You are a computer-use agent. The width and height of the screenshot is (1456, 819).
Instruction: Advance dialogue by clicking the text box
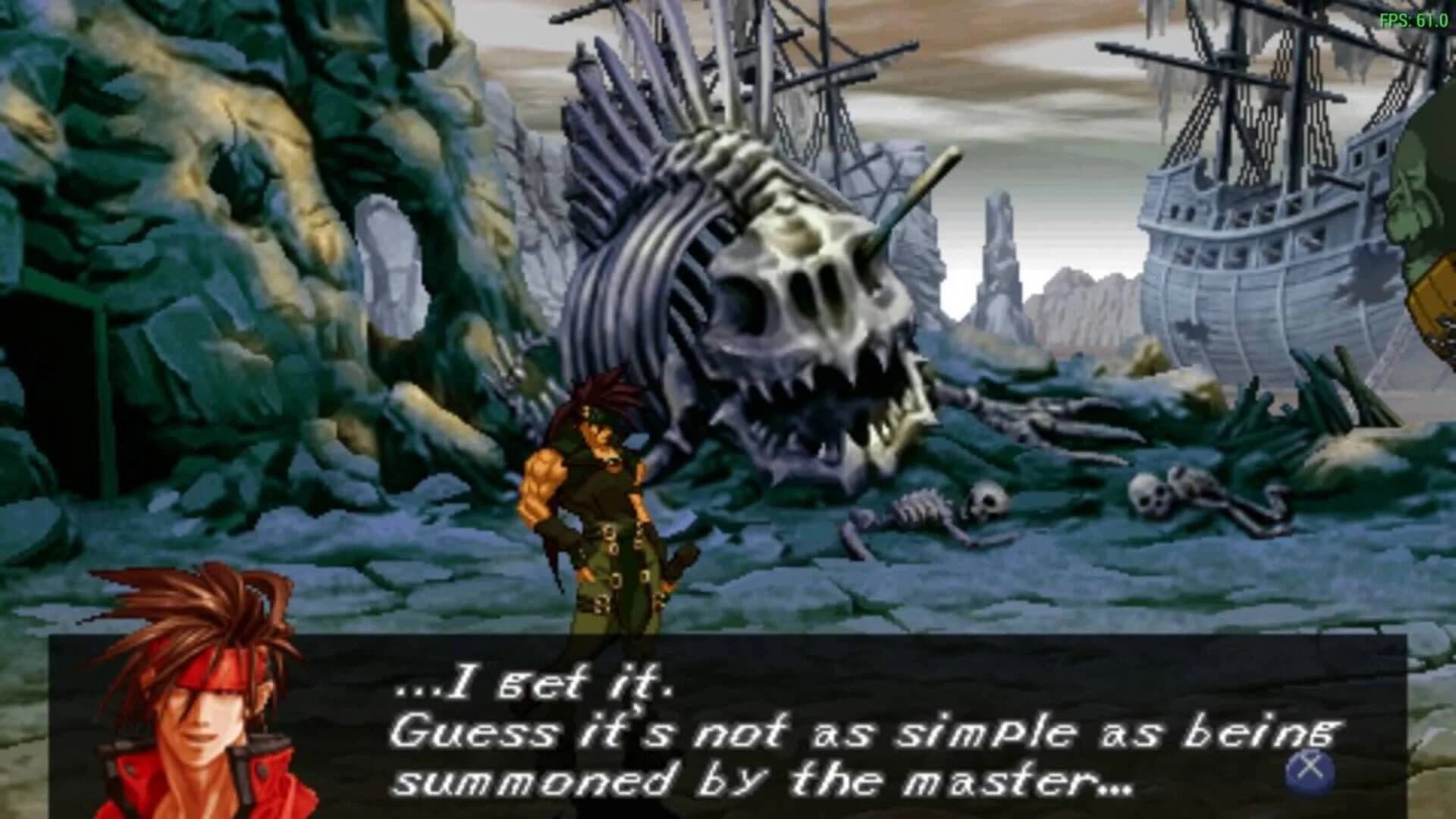720,728
